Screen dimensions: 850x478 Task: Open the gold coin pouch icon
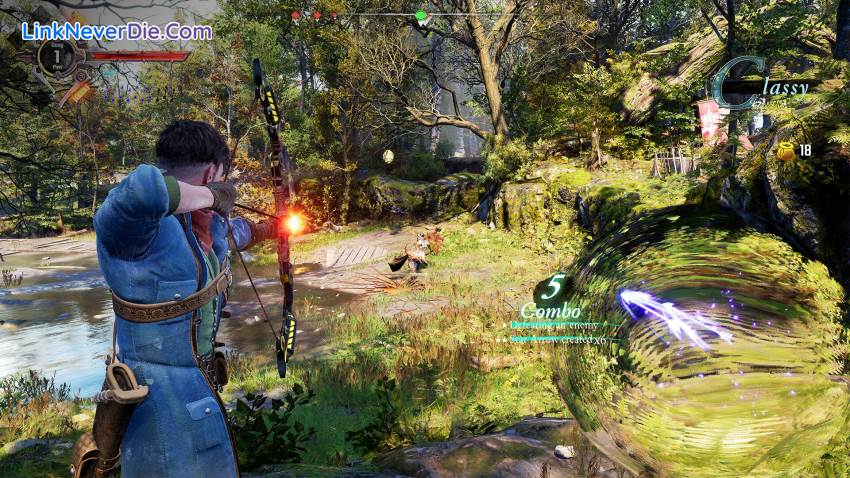786,150
